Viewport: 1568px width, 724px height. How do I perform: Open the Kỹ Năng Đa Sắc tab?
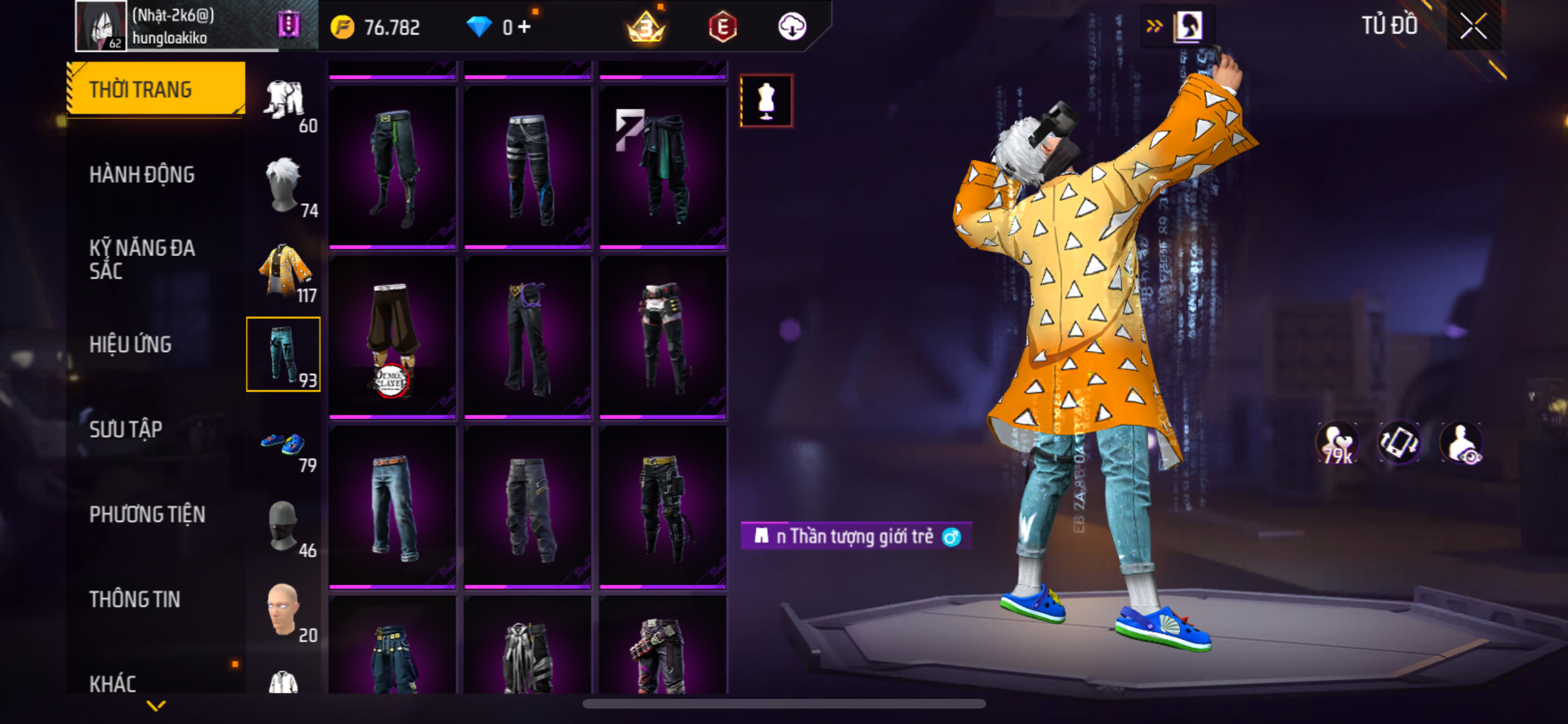[x=142, y=259]
